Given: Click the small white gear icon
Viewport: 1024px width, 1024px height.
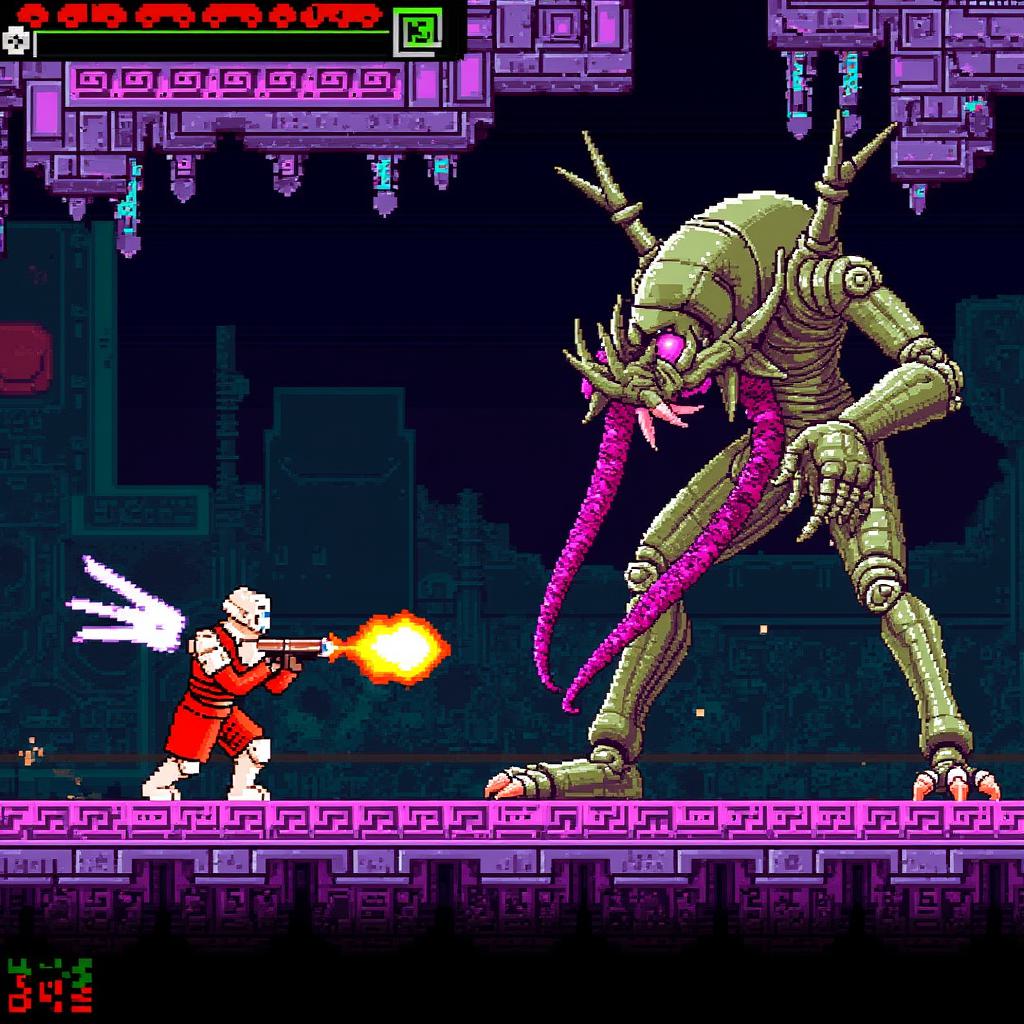Looking at the screenshot, I should pyautogui.click(x=14, y=41).
